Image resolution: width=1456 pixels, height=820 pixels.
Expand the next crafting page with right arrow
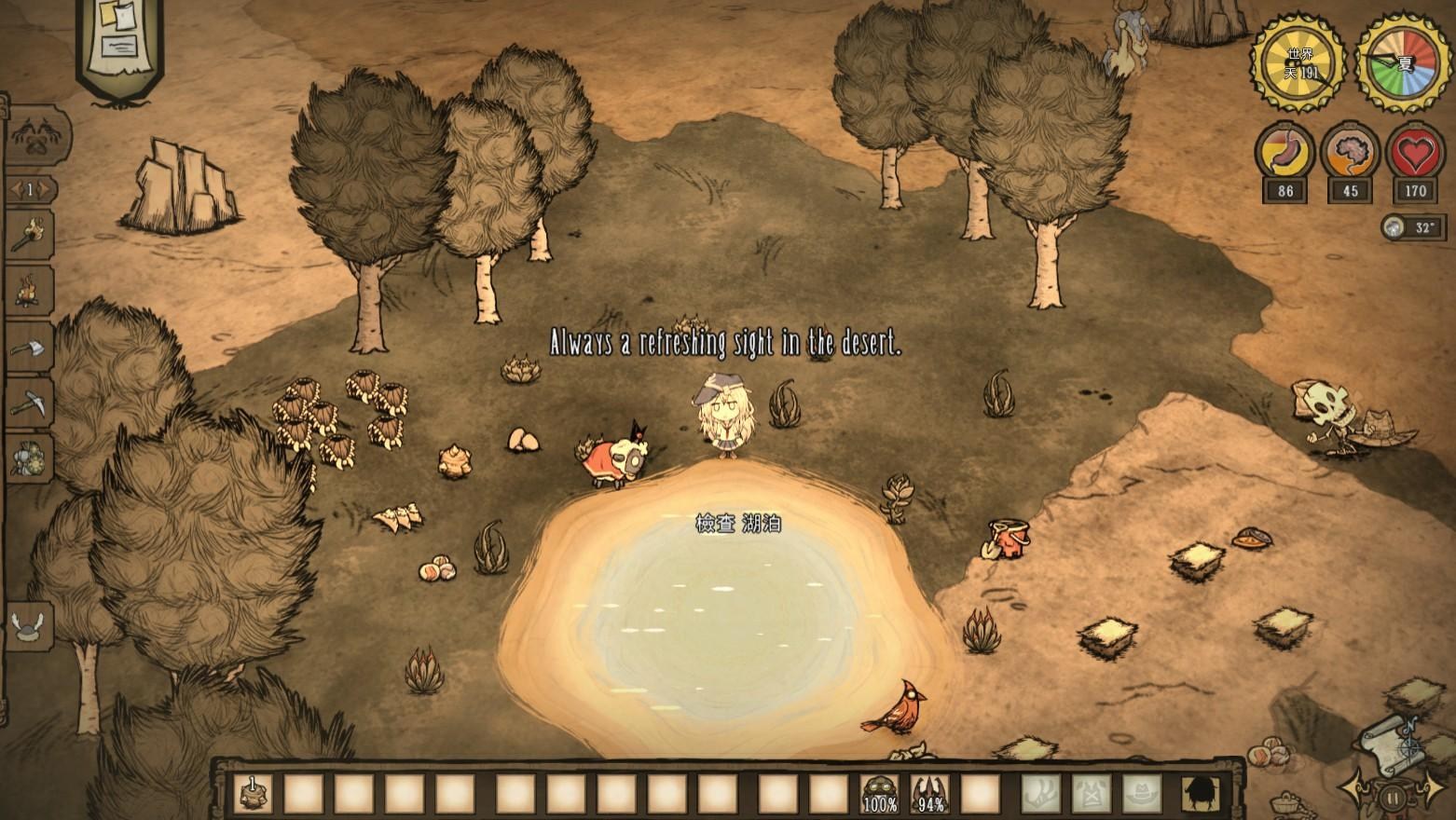tap(44, 188)
